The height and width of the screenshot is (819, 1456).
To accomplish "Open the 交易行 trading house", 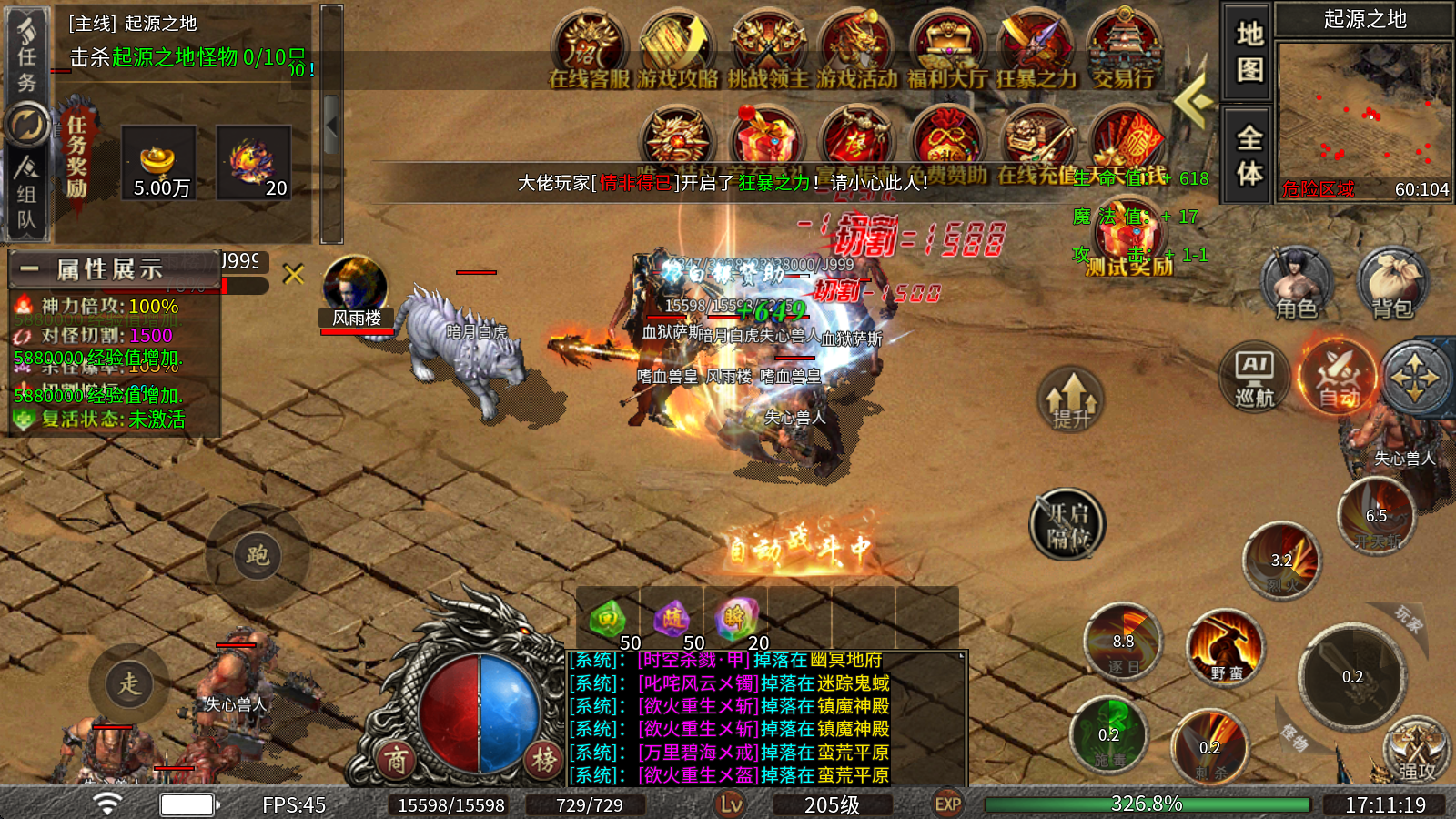I will 1123,50.
